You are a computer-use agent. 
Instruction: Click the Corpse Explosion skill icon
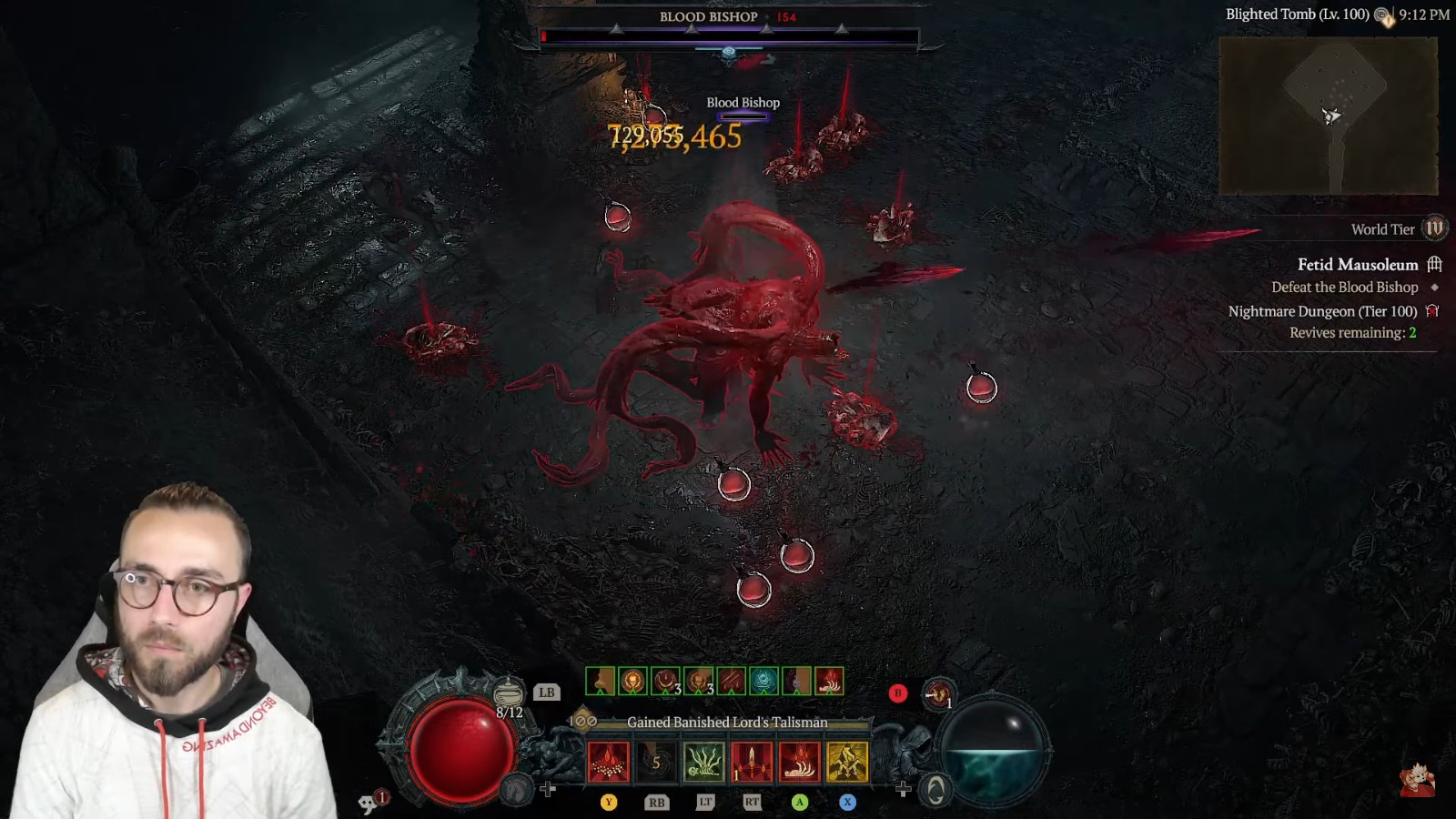pos(609,761)
